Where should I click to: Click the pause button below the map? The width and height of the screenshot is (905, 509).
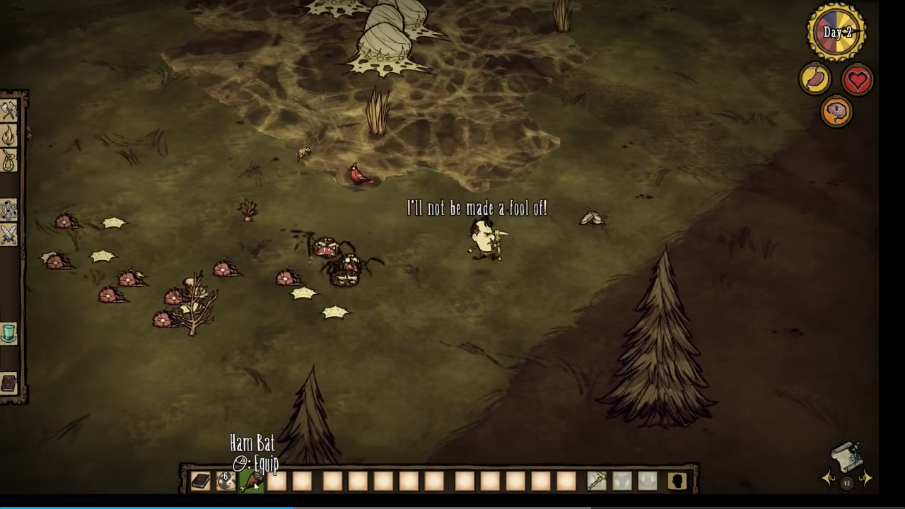[x=847, y=484]
